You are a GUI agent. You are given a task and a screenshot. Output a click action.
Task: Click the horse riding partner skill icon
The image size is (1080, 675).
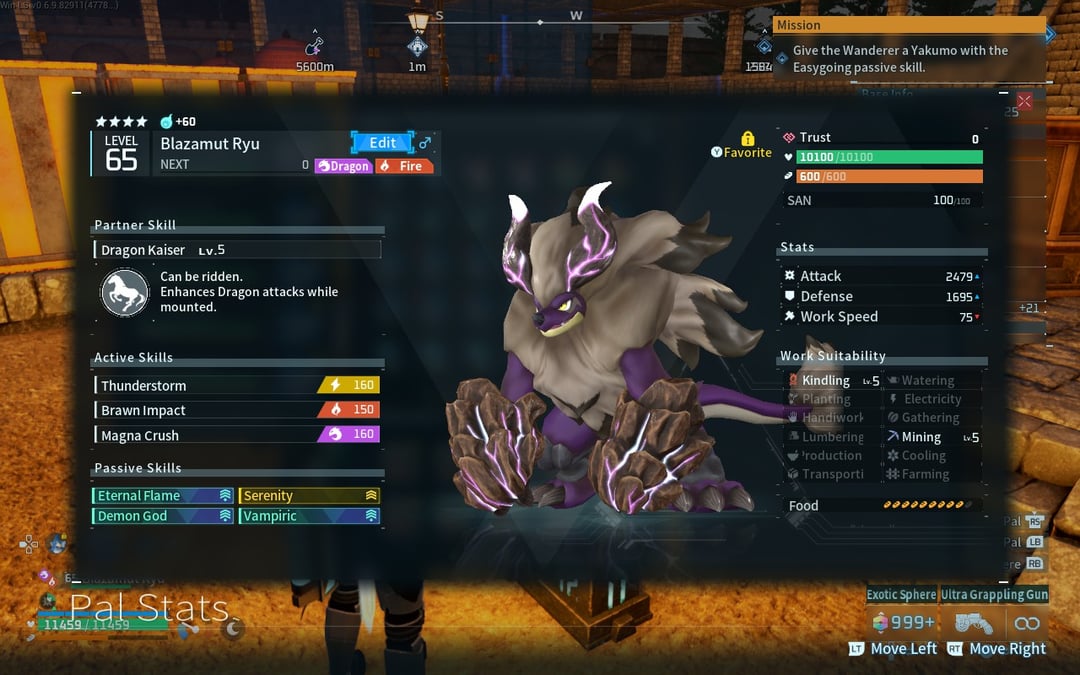(x=125, y=292)
